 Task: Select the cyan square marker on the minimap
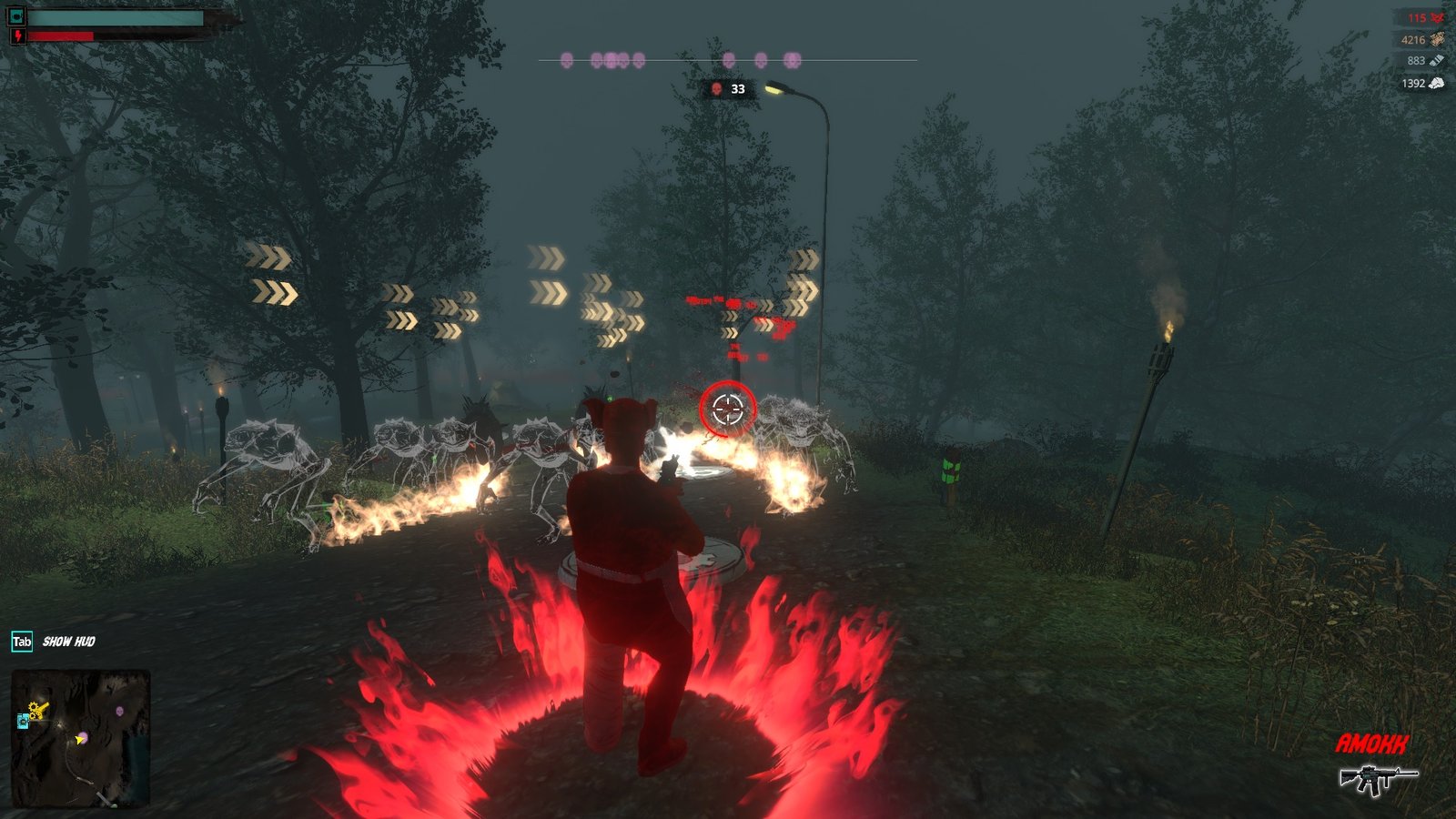tap(23, 722)
